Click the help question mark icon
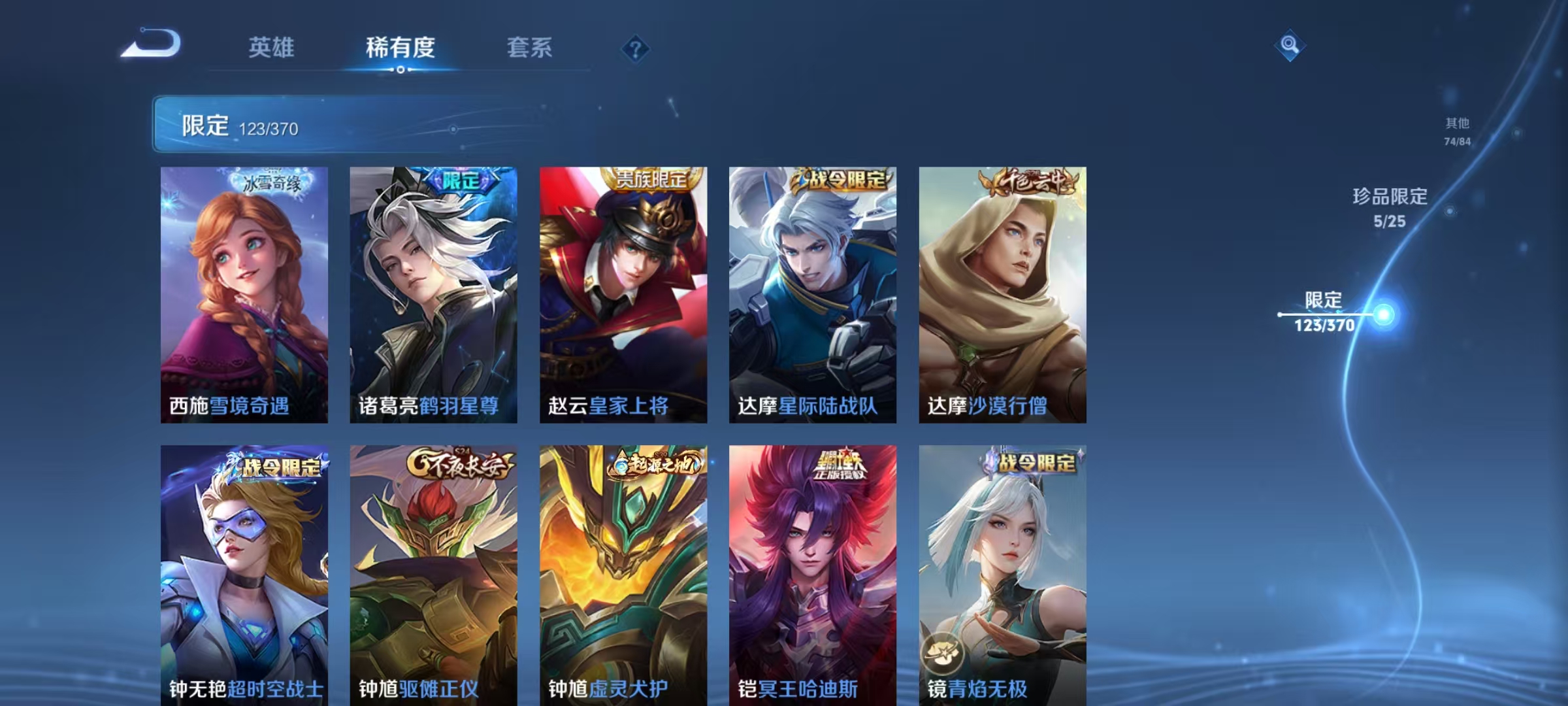Screen dimensions: 1568x706 pyautogui.click(x=637, y=48)
